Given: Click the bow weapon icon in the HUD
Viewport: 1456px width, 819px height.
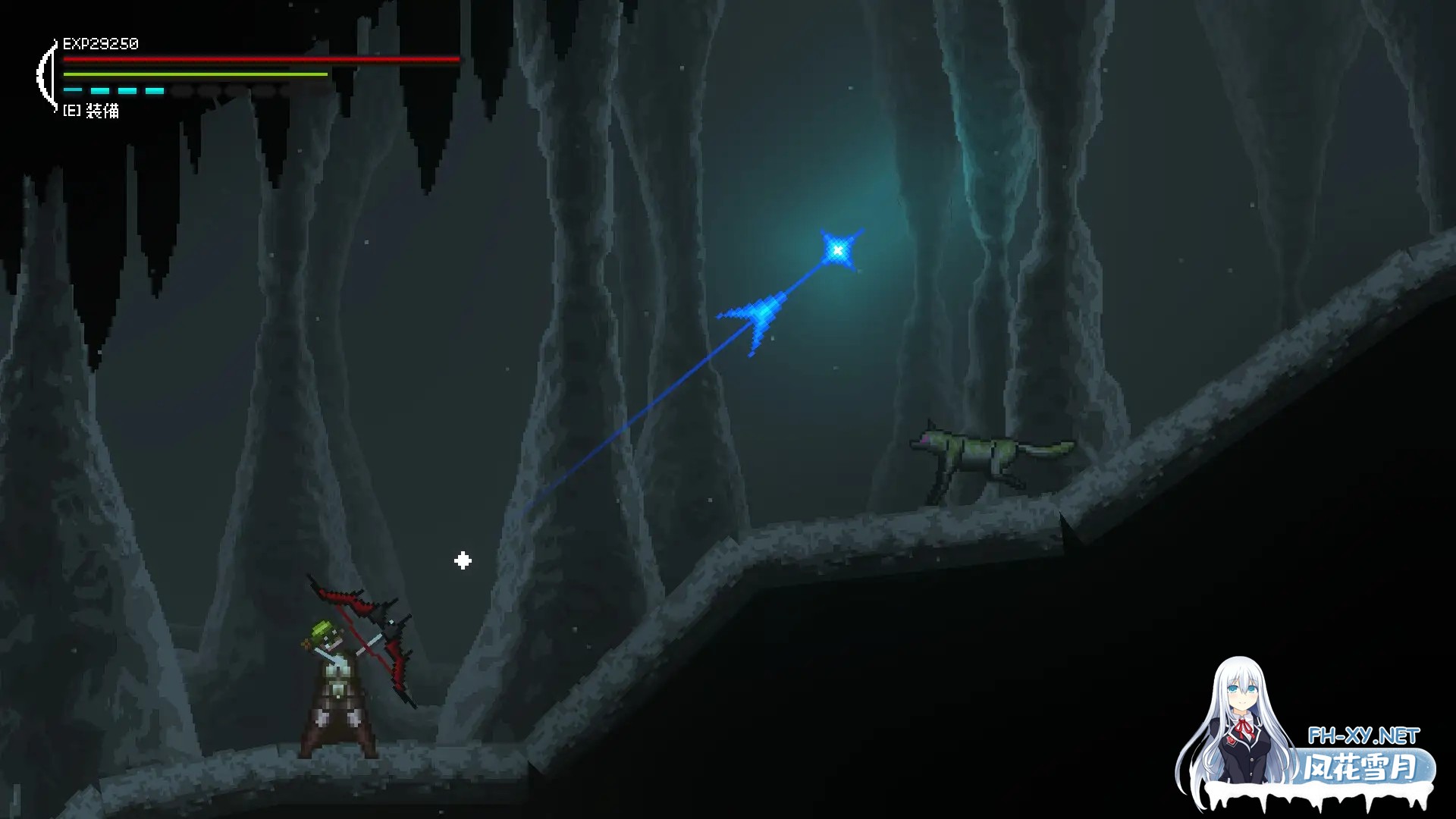Looking at the screenshot, I should (x=47, y=76).
